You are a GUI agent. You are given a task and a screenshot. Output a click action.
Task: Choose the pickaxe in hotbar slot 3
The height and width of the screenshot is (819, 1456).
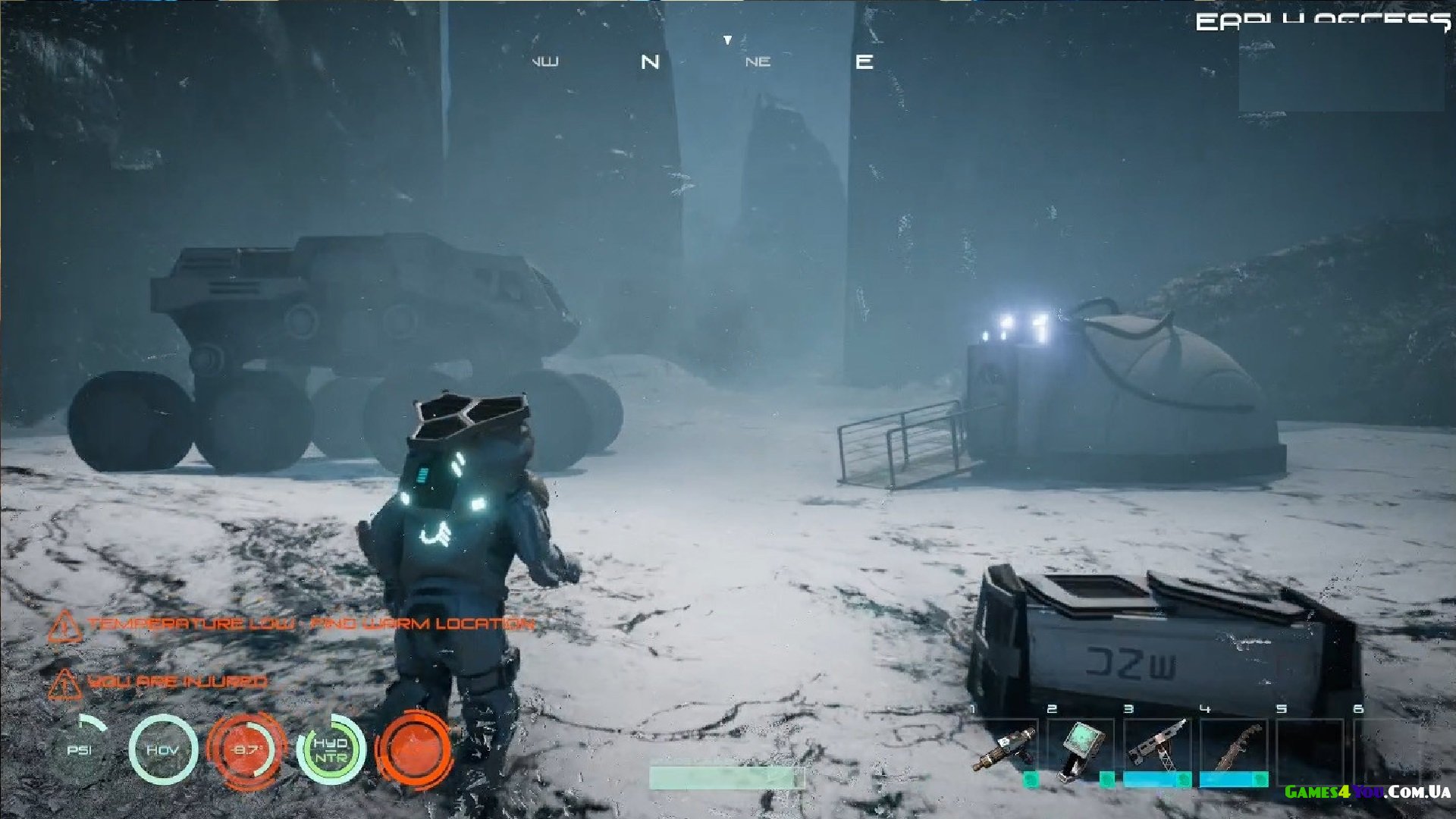tap(1156, 746)
